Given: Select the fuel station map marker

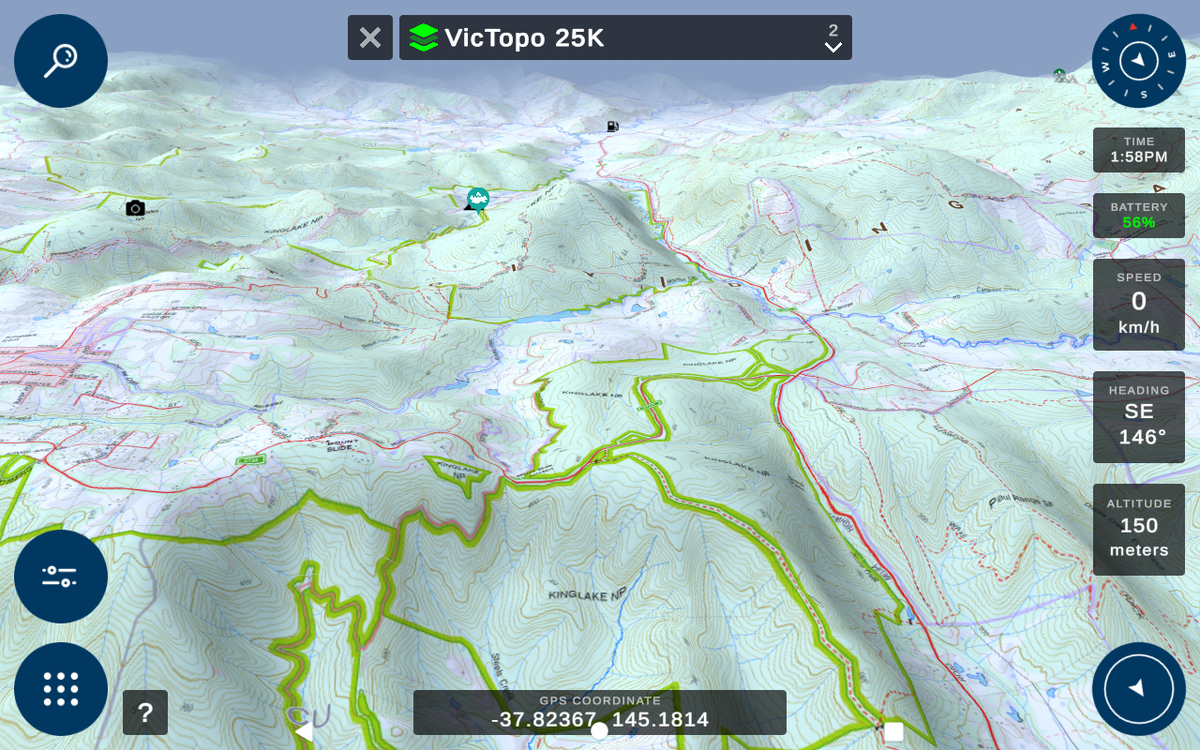Looking at the screenshot, I should (x=612, y=126).
